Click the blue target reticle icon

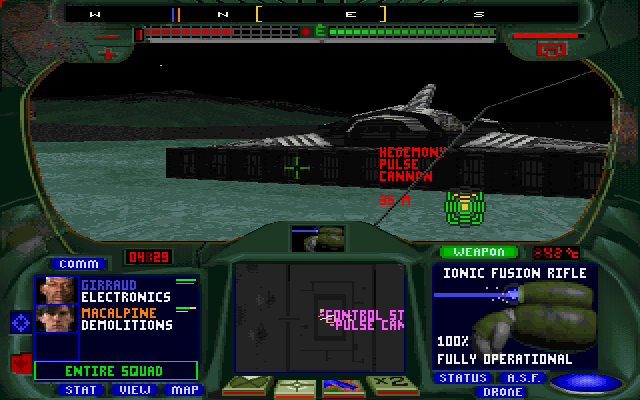21,322
